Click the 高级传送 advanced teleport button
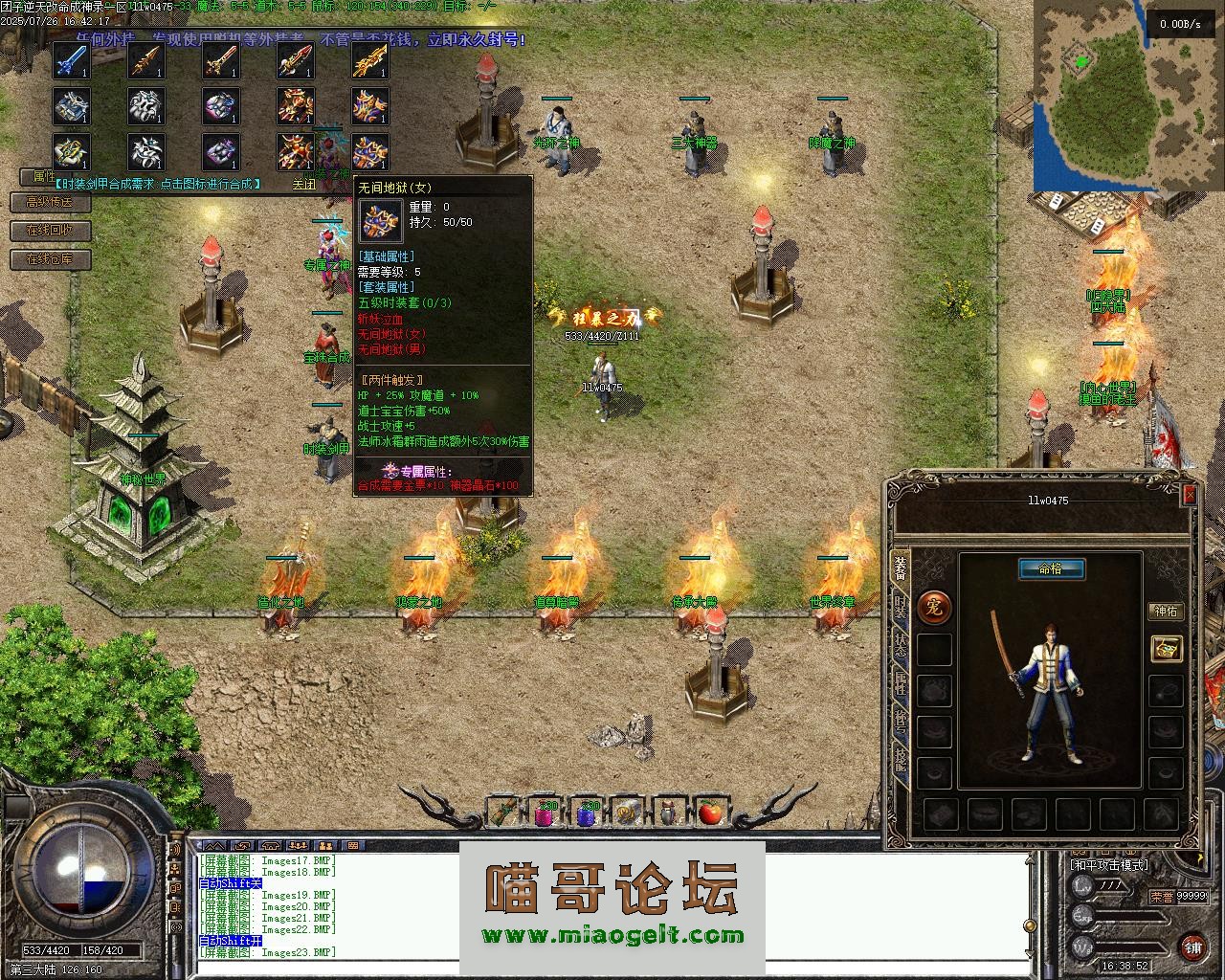Image resolution: width=1225 pixels, height=980 pixels. point(50,202)
